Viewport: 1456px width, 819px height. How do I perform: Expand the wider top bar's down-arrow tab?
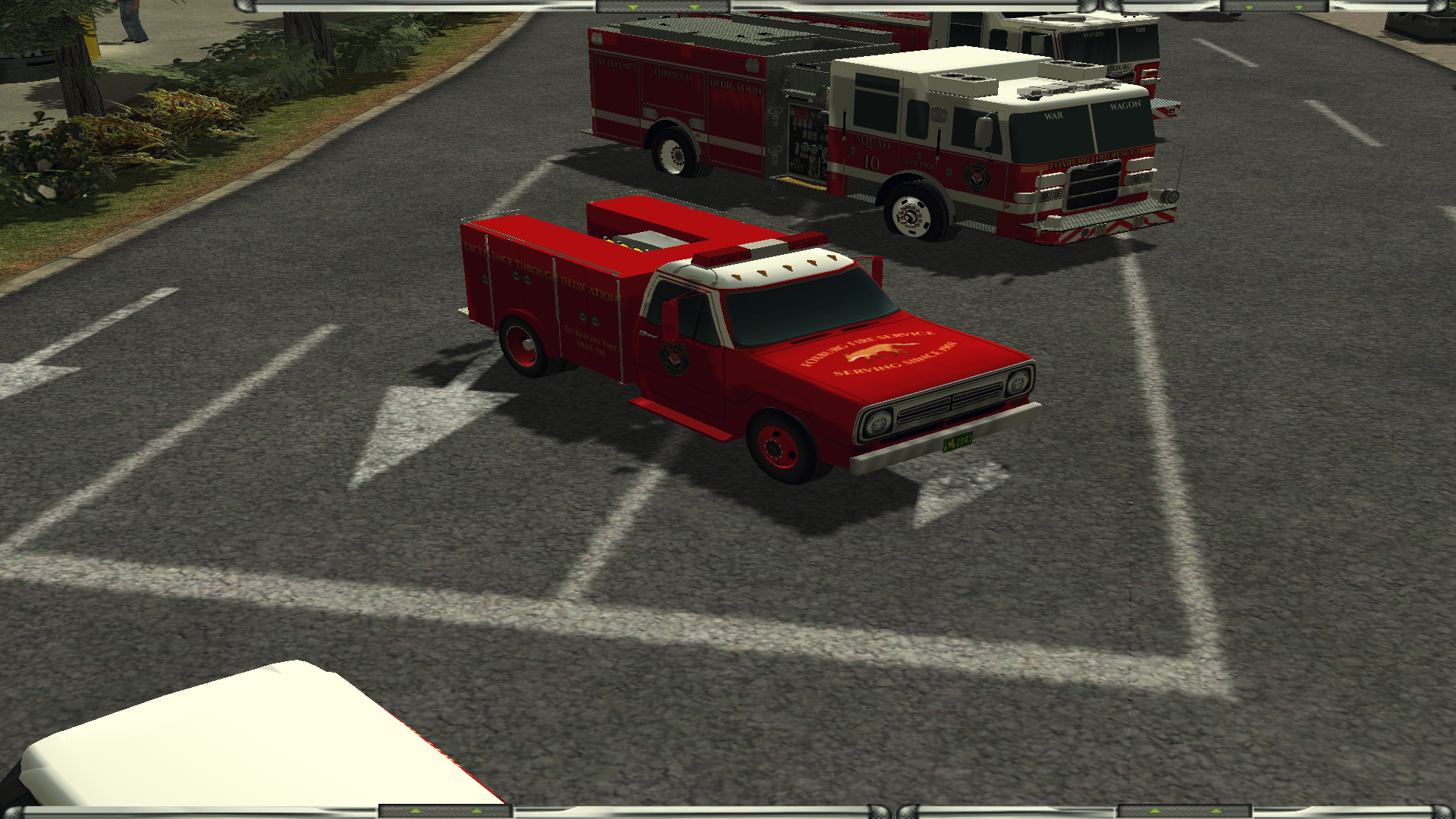pos(663,7)
